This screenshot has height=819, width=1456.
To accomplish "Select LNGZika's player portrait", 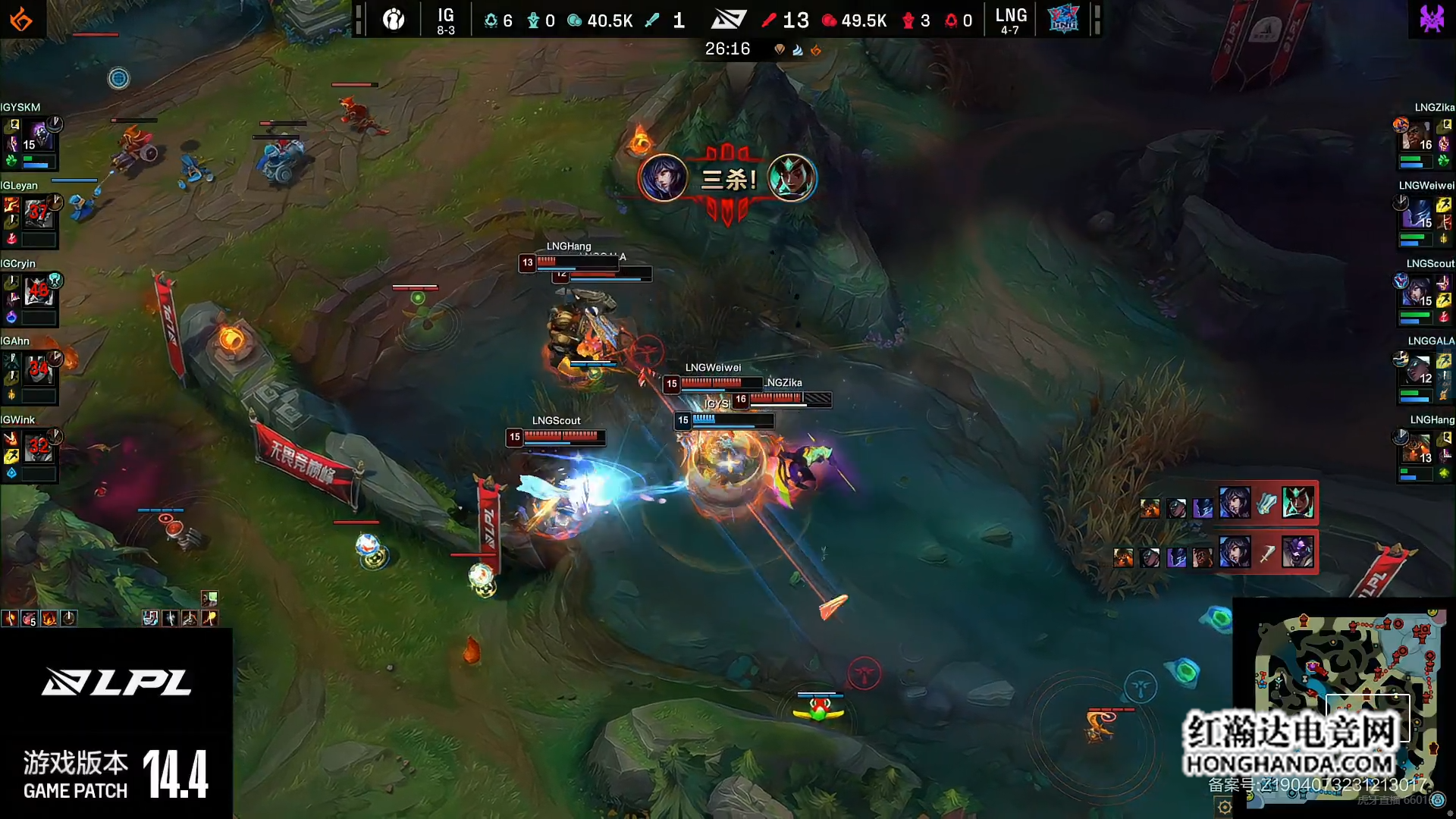I will [1415, 137].
